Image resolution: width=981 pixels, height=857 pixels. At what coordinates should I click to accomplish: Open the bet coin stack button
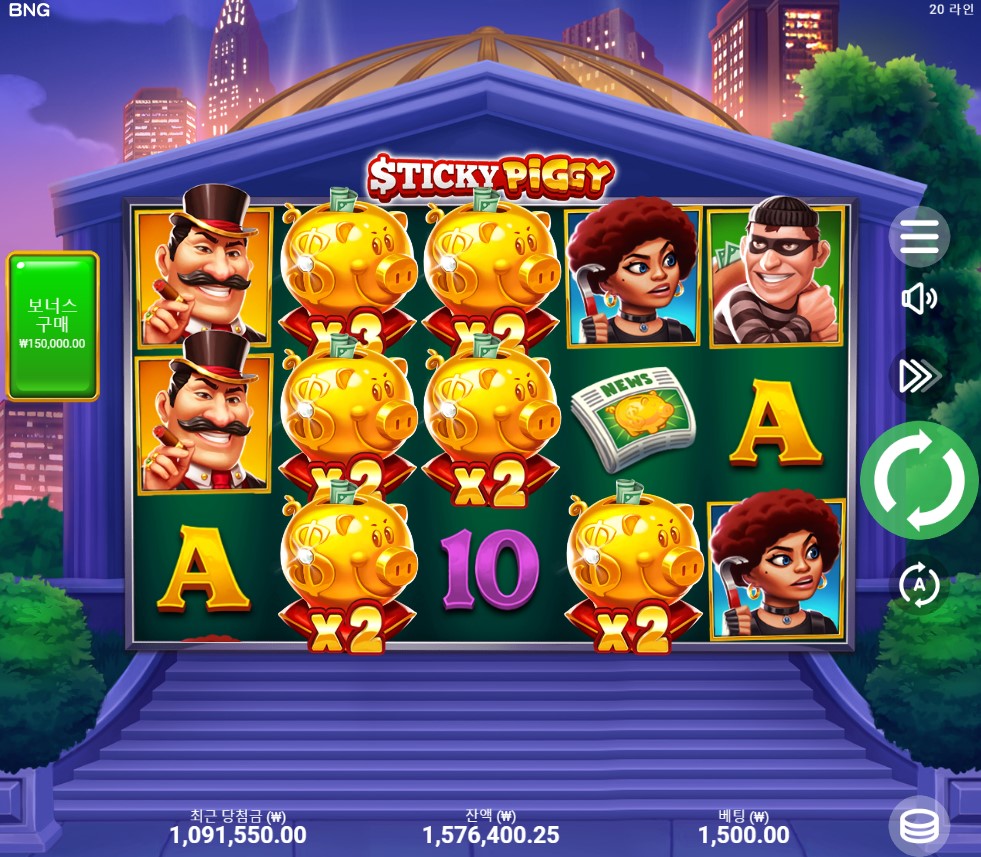point(919,826)
